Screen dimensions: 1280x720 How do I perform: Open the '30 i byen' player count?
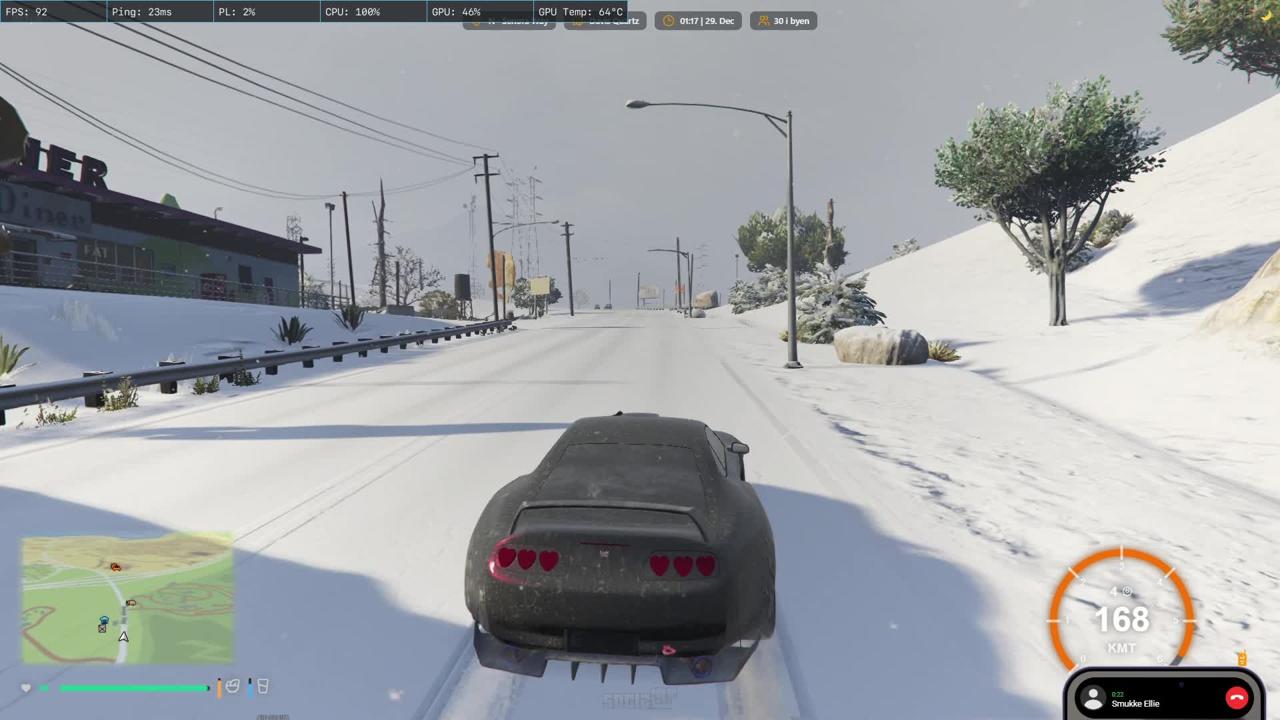click(x=784, y=21)
